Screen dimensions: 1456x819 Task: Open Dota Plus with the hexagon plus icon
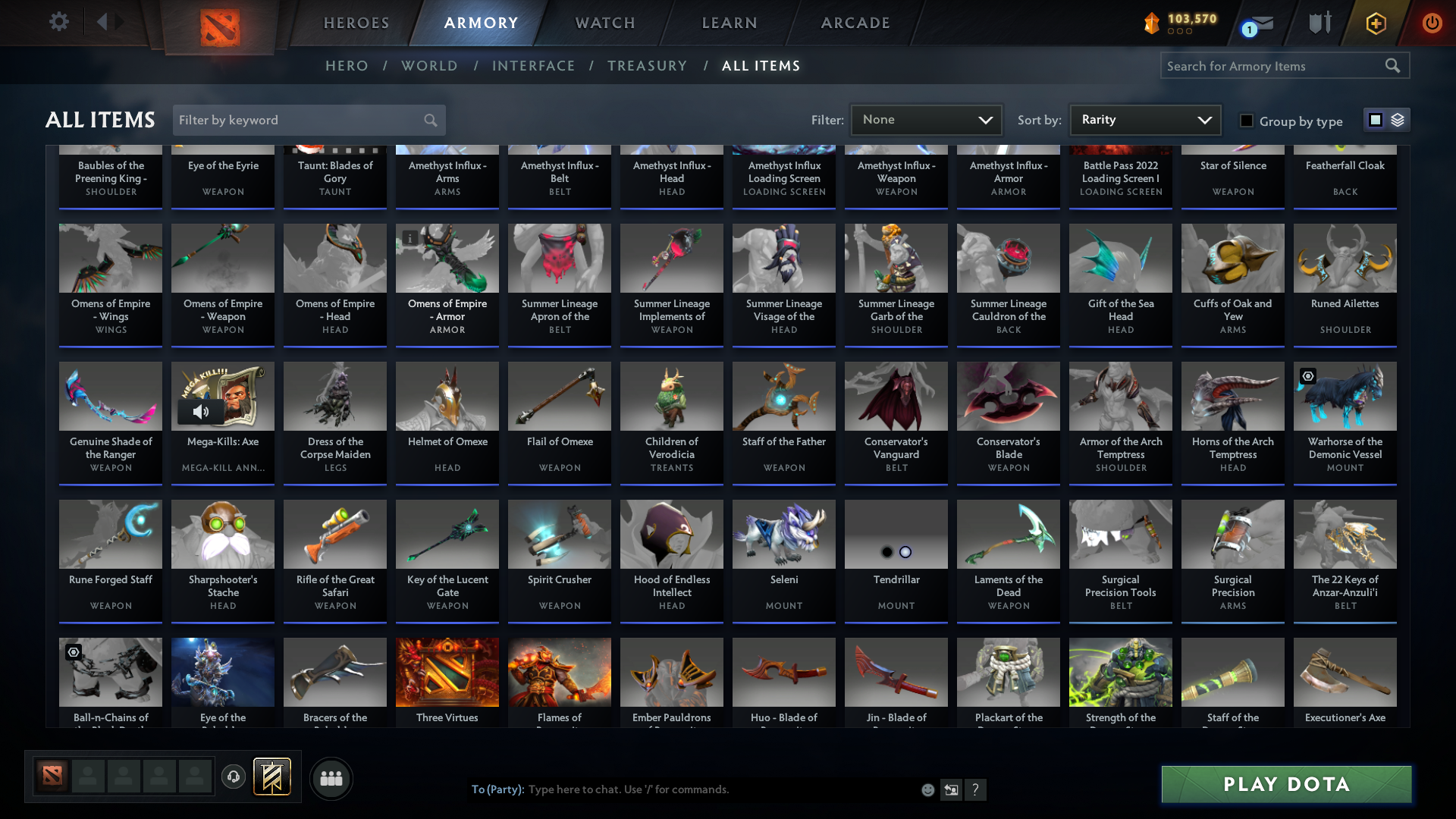(x=1375, y=23)
